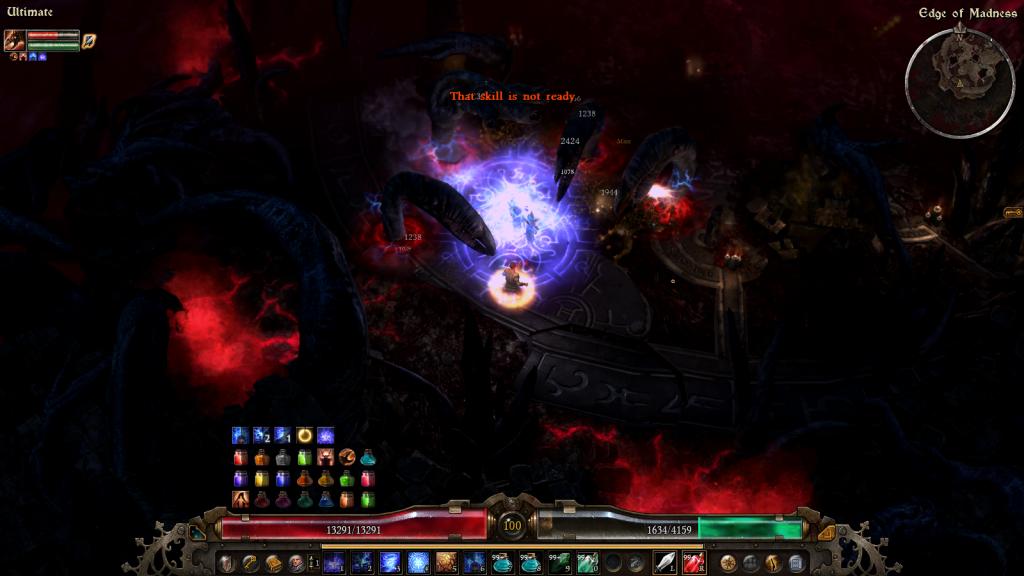This screenshot has width=1024, height=576.
Task: Activate the orange fiery skill in slot 5
Action: (x=446, y=563)
